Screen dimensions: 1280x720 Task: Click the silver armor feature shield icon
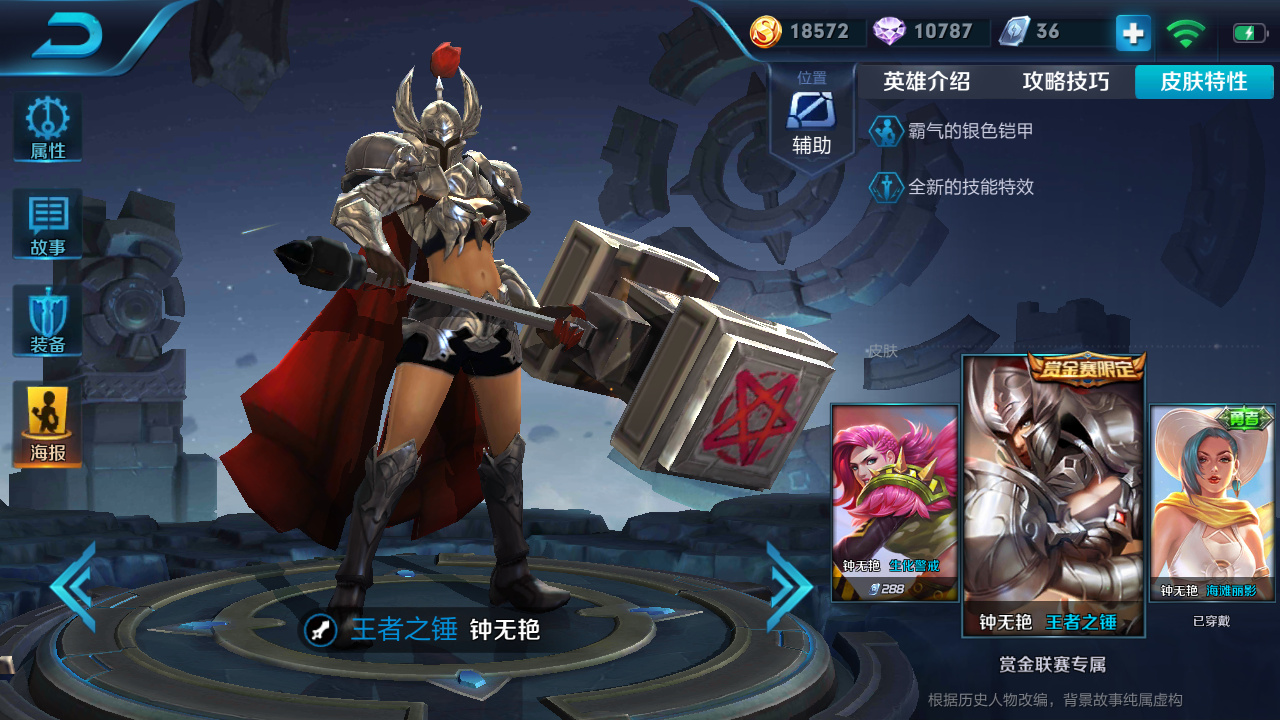(886, 131)
